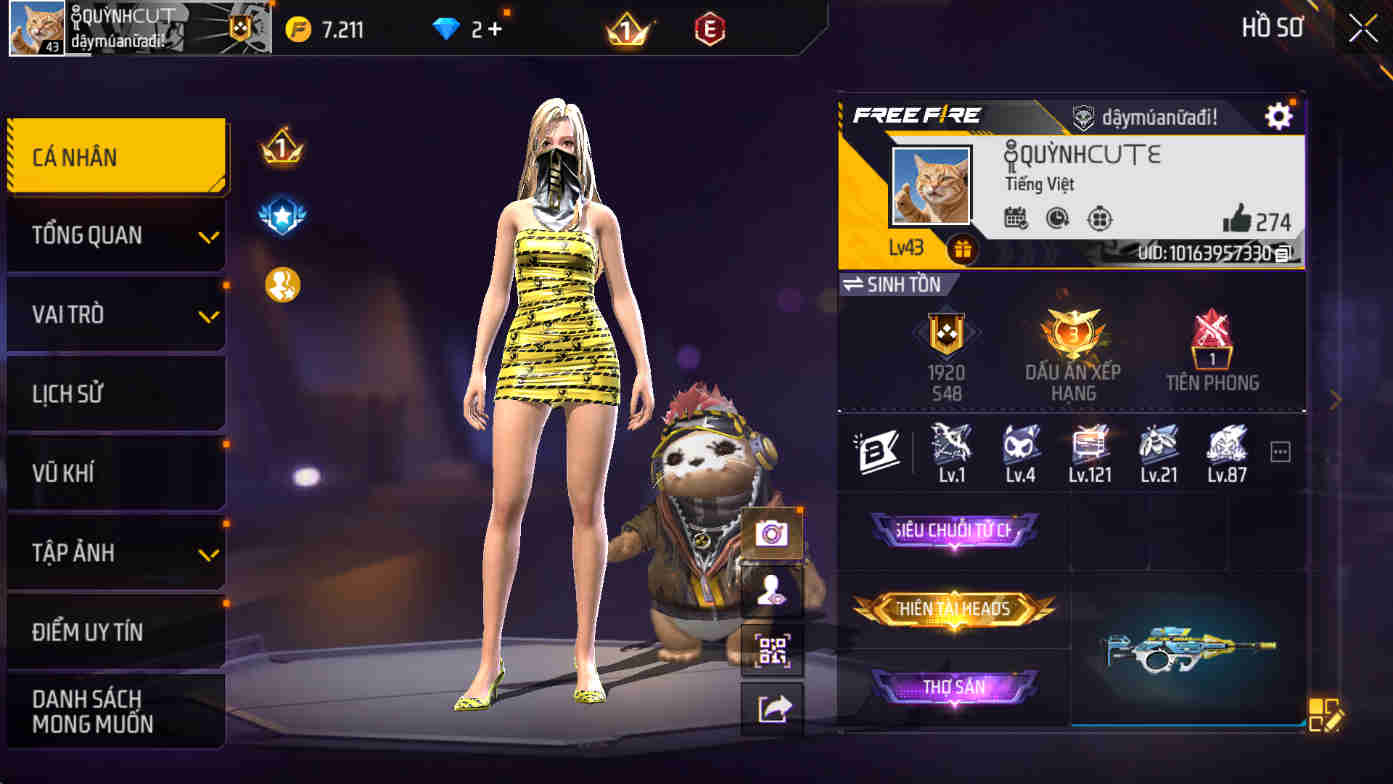Toggle the crown badge beside the character

tap(282, 150)
